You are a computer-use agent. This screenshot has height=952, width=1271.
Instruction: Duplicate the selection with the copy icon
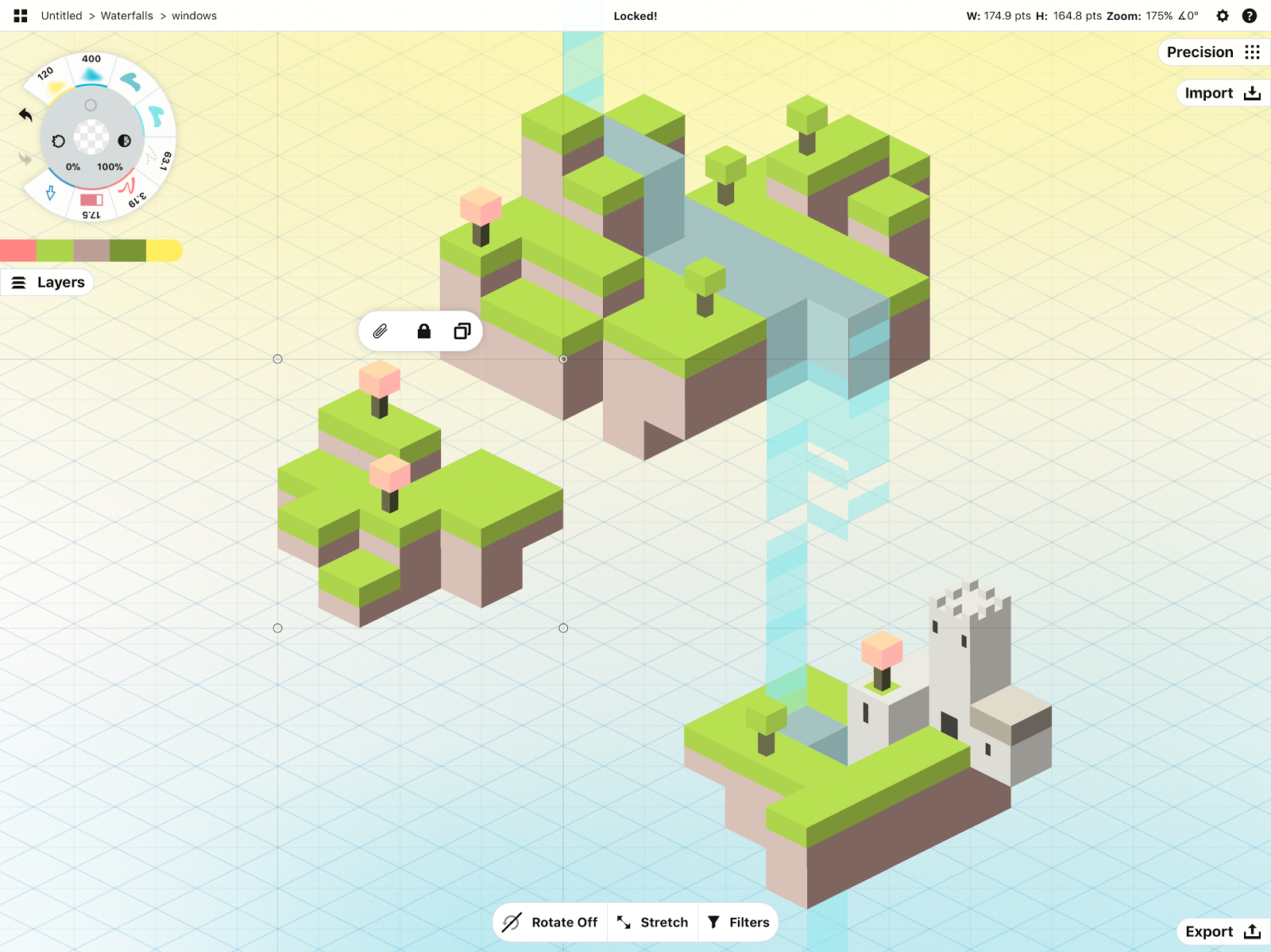[462, 331]
